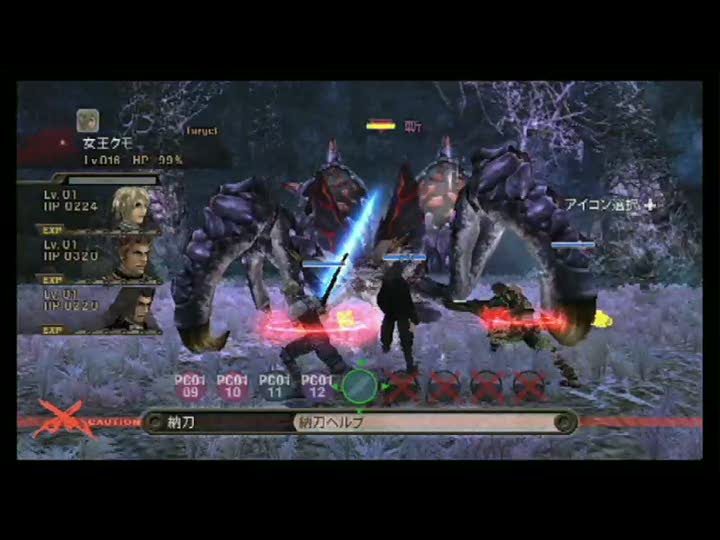Select the PC01 09 action slot
The image size is (720, 540).
click(190, 387)
